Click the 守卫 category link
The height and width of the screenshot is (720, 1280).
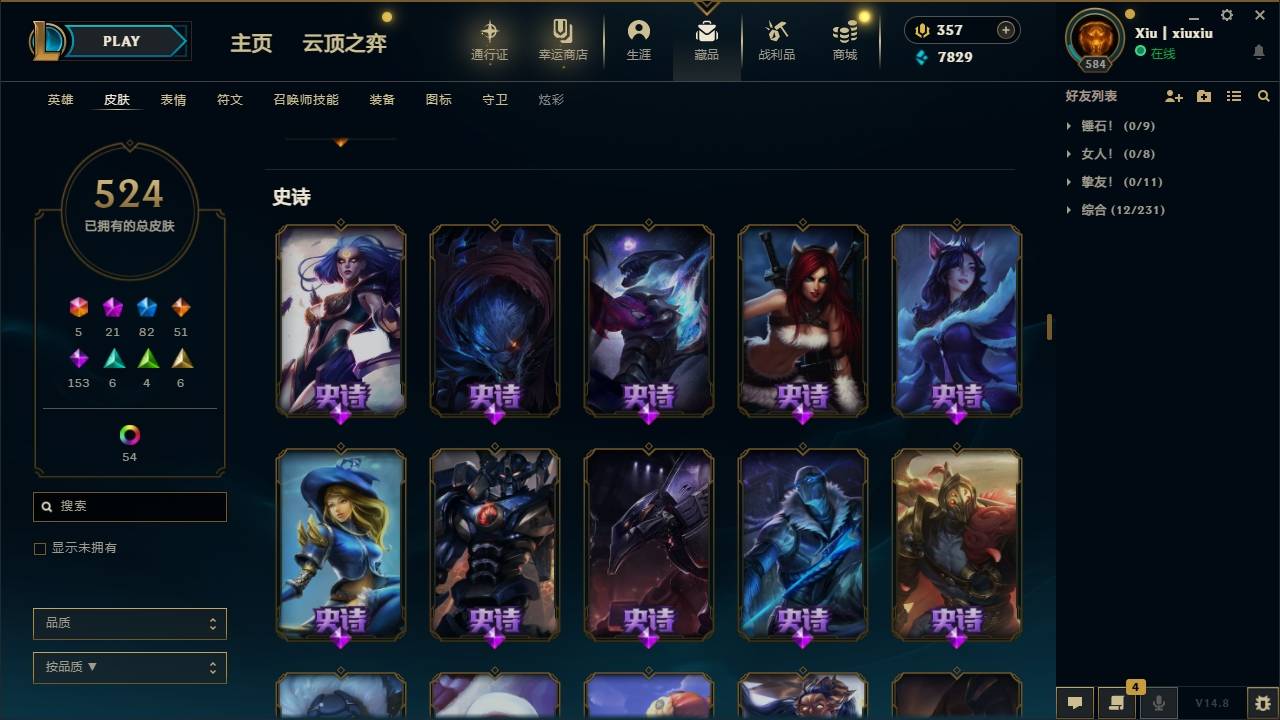click(494, 99)
